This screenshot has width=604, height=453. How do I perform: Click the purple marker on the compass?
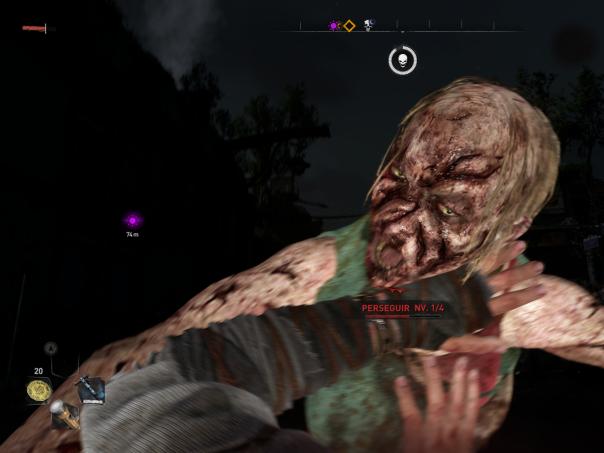click(334, 26)
